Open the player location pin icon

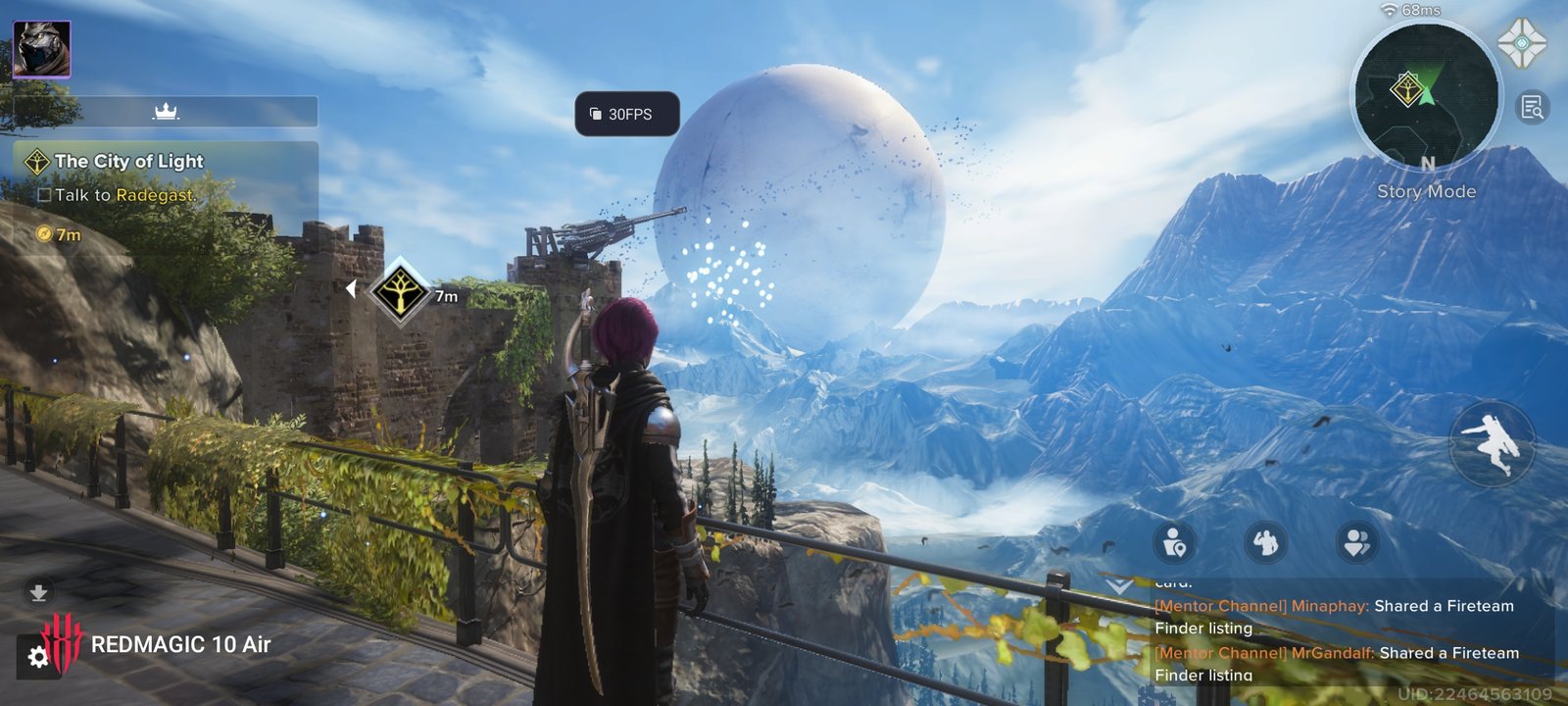(x=1174, y=541)
